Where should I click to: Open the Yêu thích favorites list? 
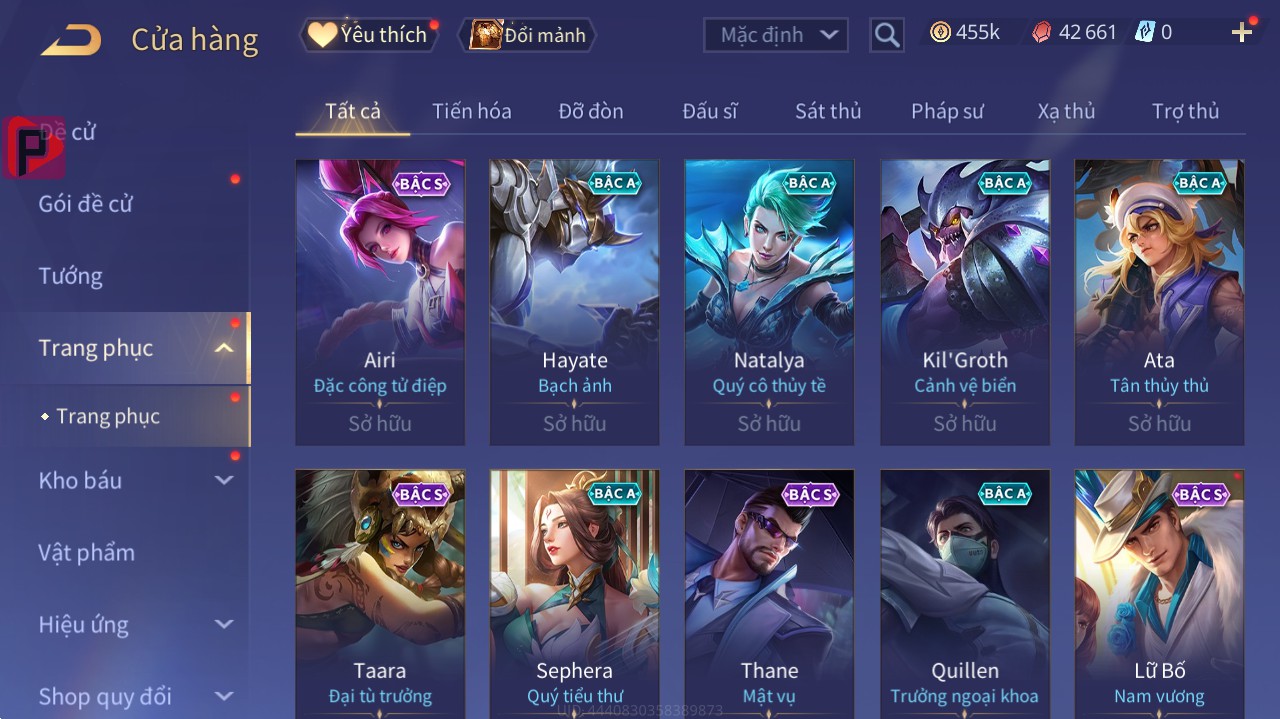[368, 35]
